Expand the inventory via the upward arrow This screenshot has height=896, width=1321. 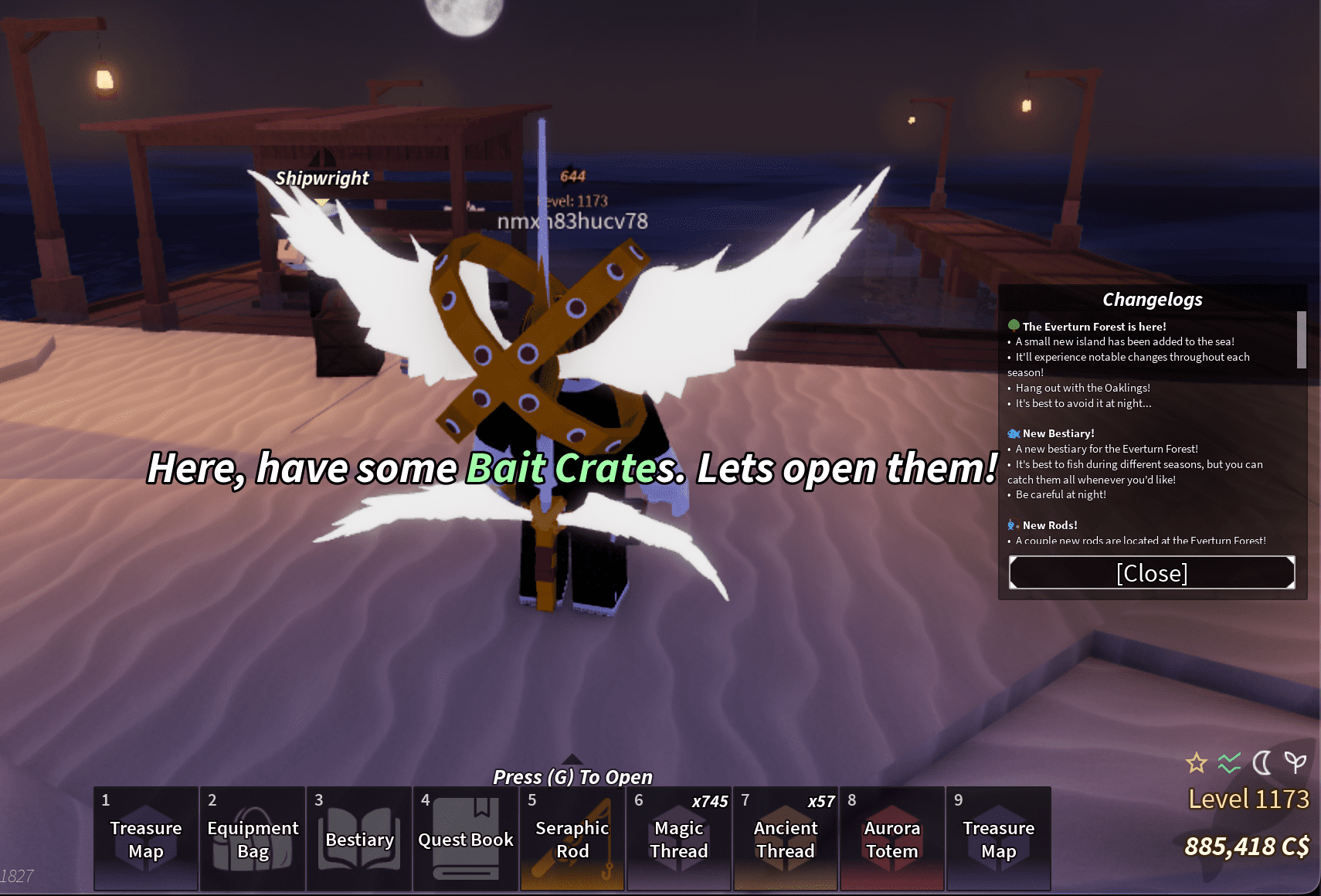572,759
